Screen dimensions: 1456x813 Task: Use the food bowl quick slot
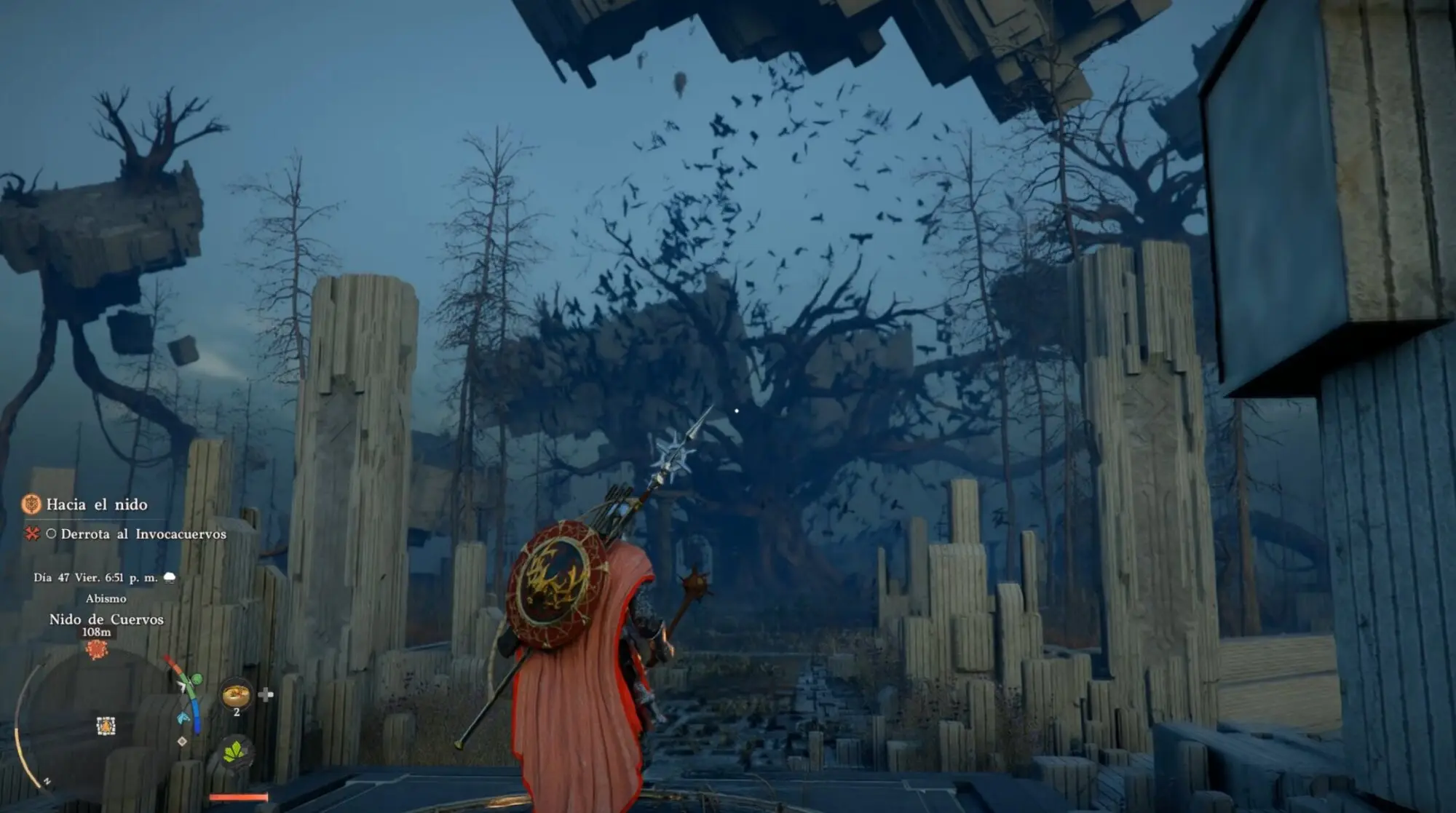pos(236,695)
